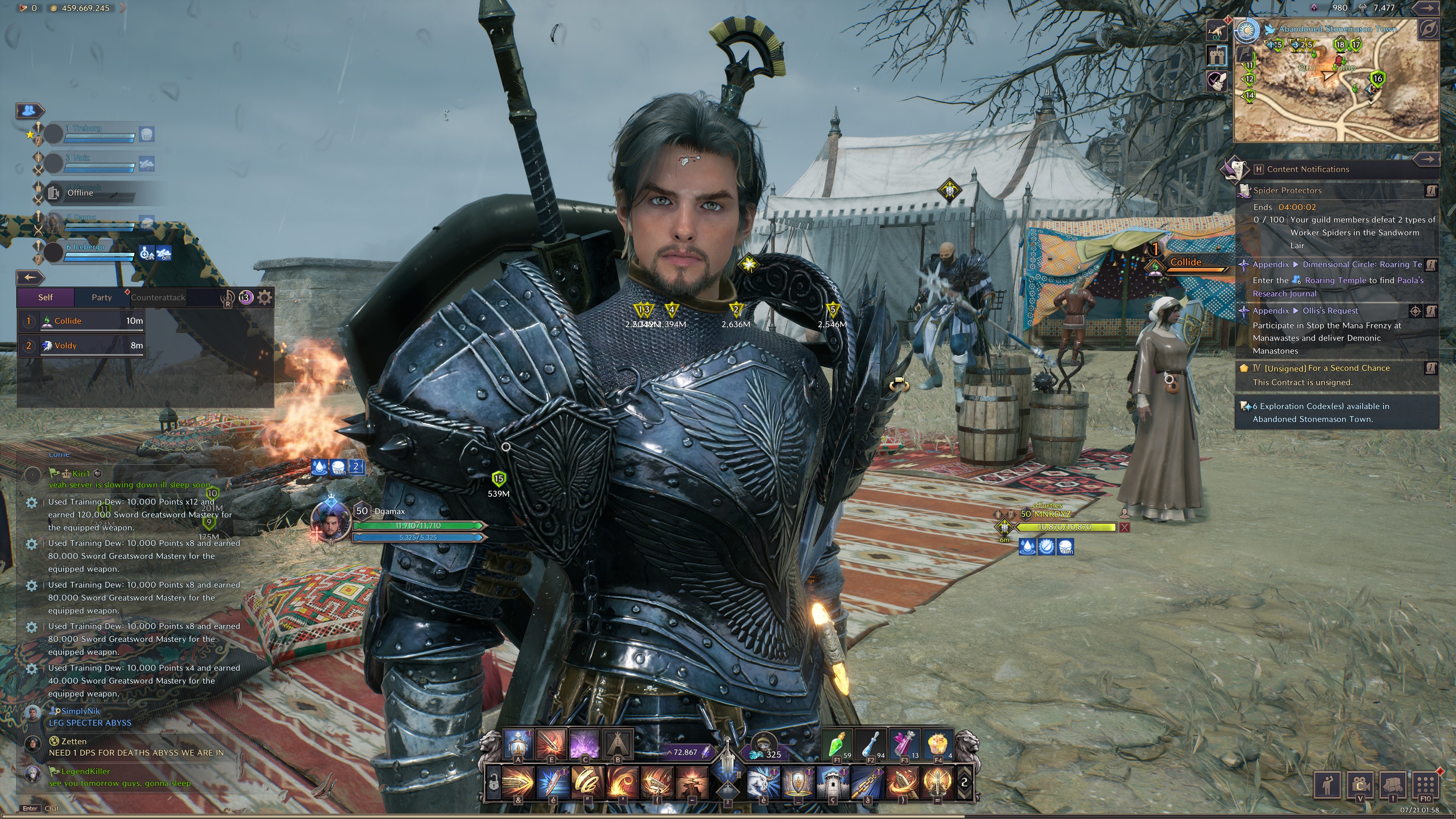This screenshot has height=819, width=1456.
Task: Activate the castle tower skill
Action: coord(832,782)
